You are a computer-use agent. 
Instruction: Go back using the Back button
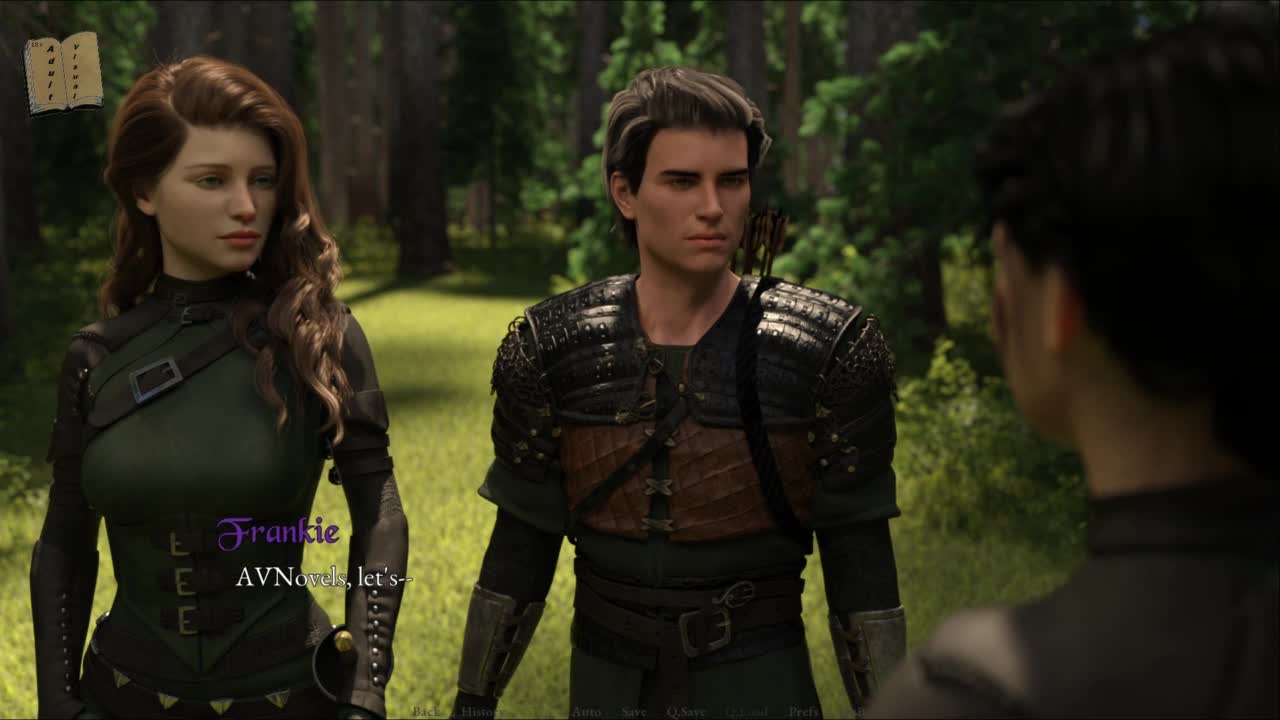click(426, 711)
